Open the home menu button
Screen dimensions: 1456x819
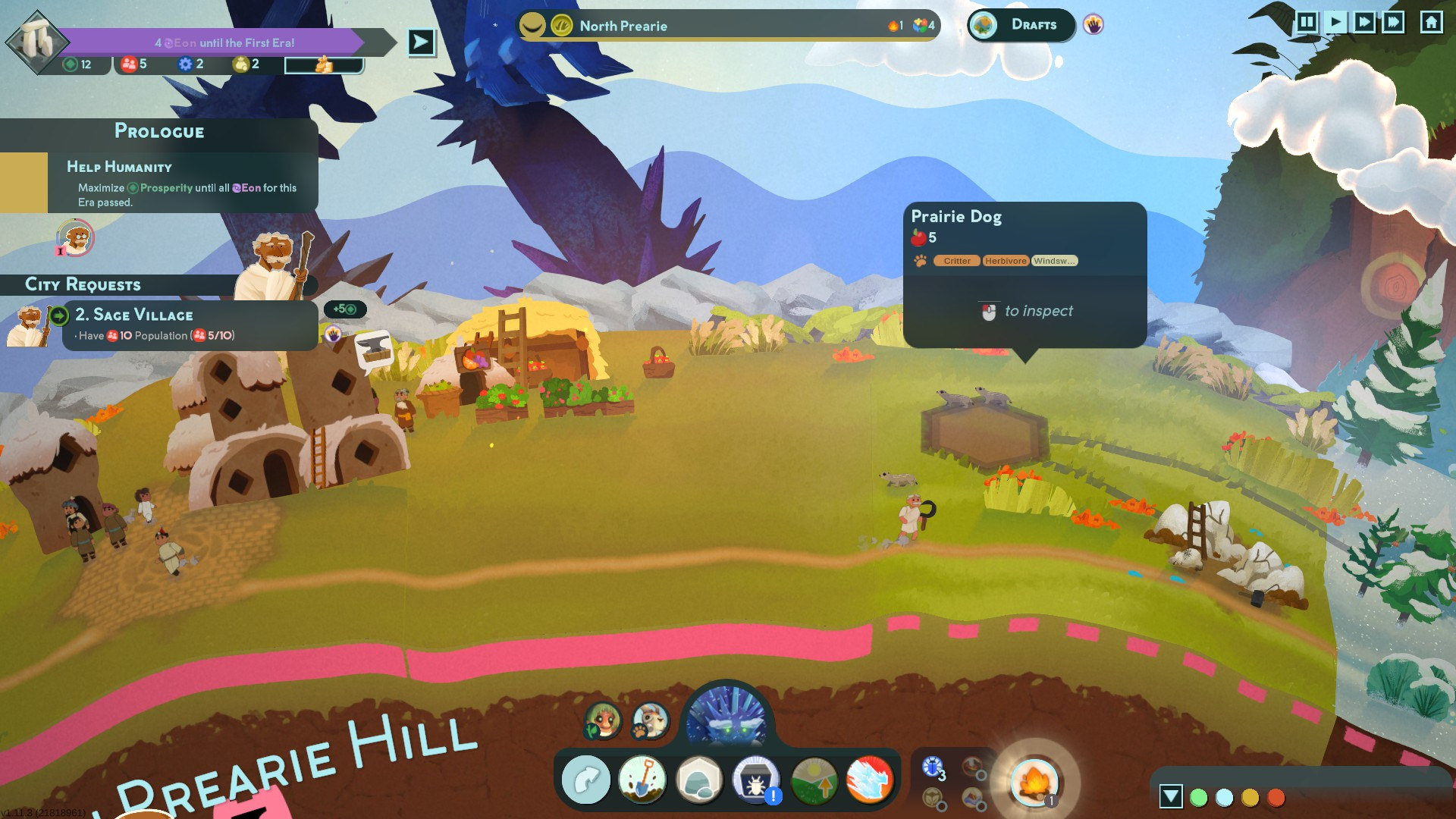1431,22
